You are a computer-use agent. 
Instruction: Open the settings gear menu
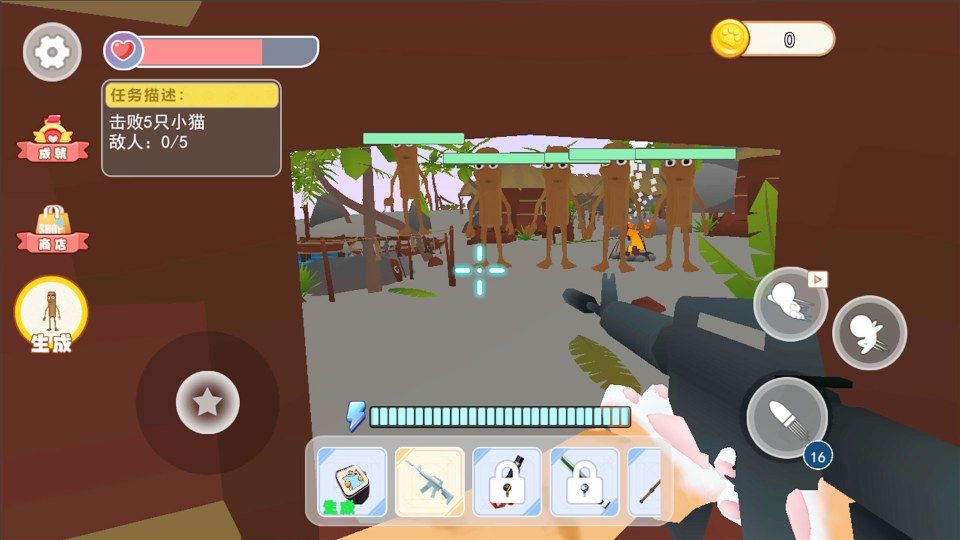[x=52, y=52]
